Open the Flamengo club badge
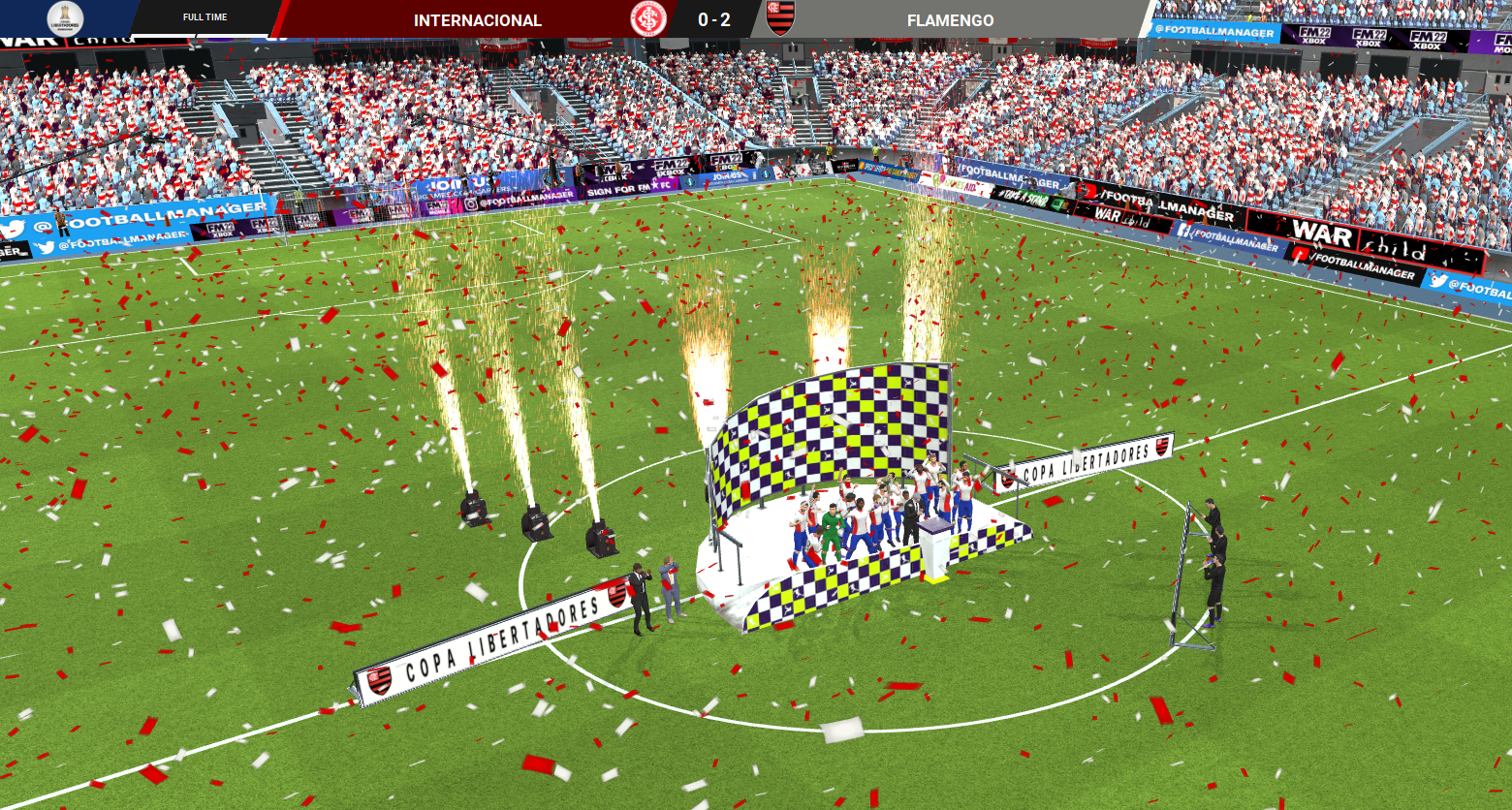The image size is (1512, 810). 780,18
